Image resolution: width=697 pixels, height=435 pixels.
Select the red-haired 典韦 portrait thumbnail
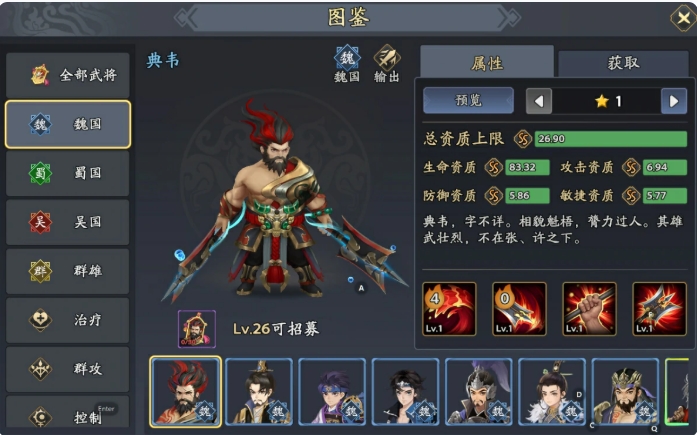pyautogui.click(x=185, y=392)
